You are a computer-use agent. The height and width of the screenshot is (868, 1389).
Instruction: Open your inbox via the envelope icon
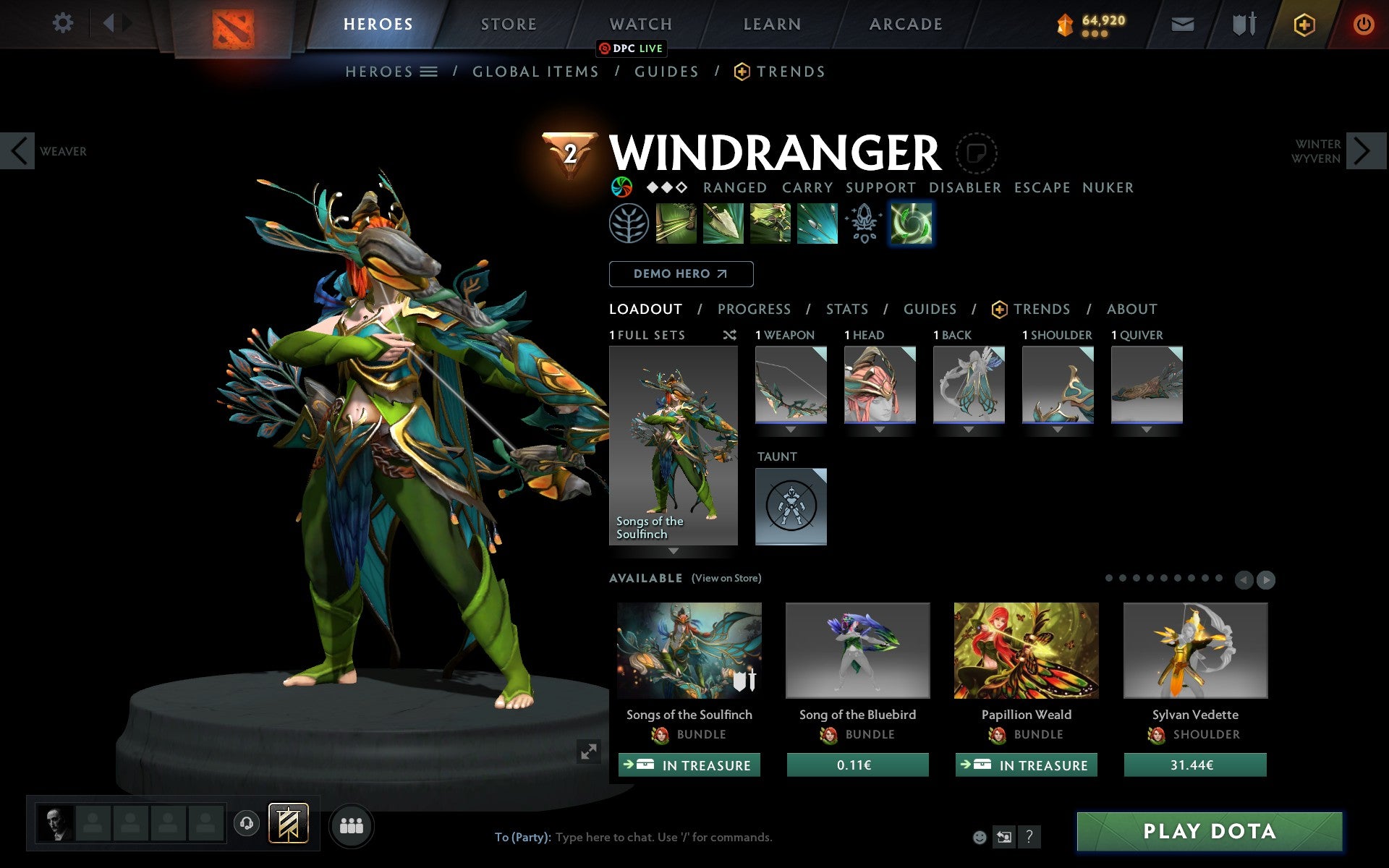tap(1182, 23)
